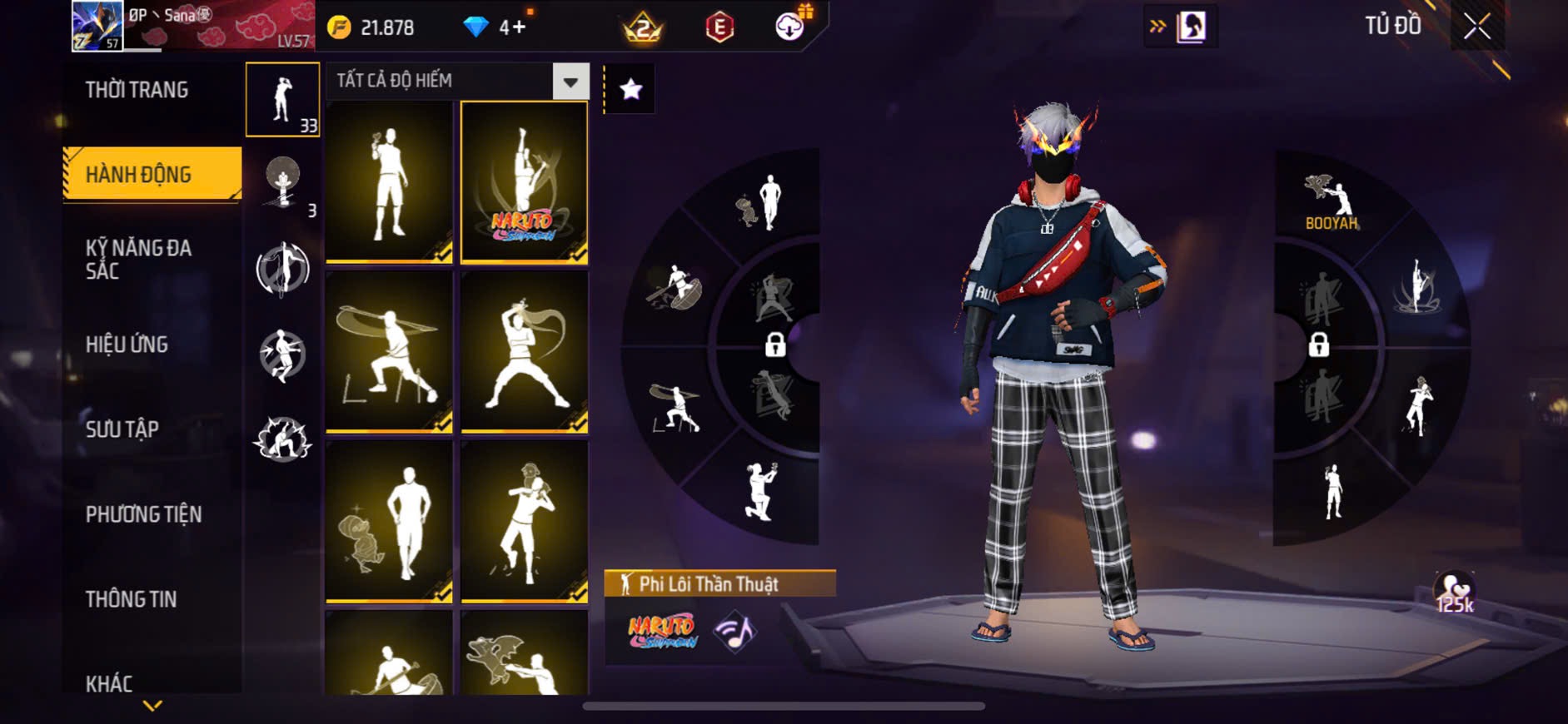Open the red E badge icon

click(719, 27)
